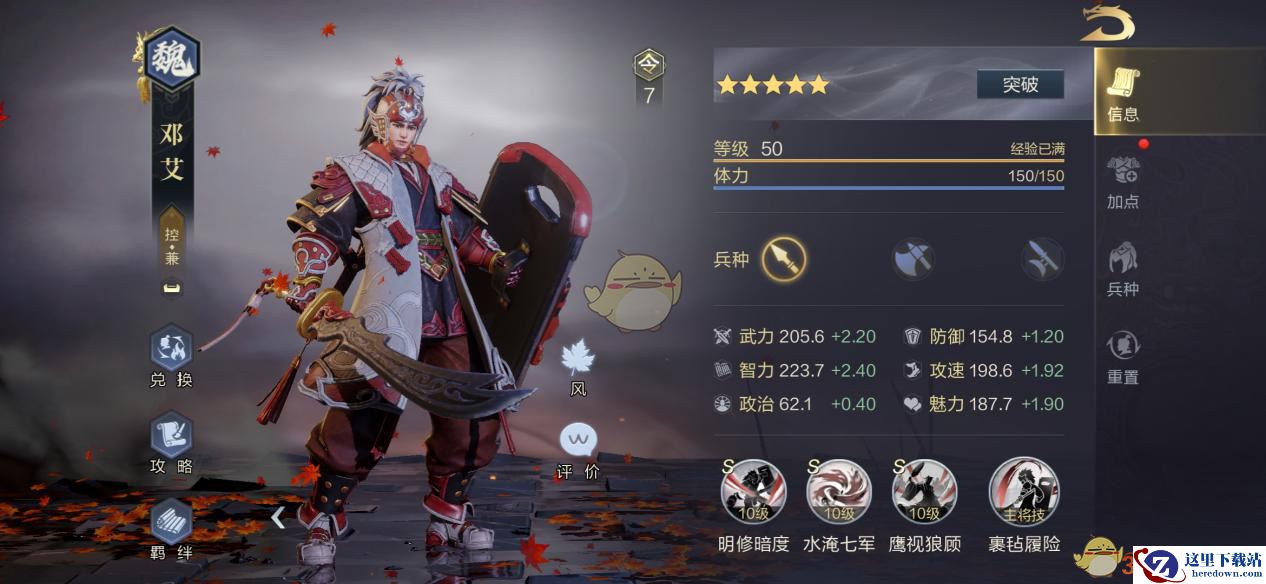Select the 重置 reset tab
The image size is (1266, 584).
(1123, 357)
